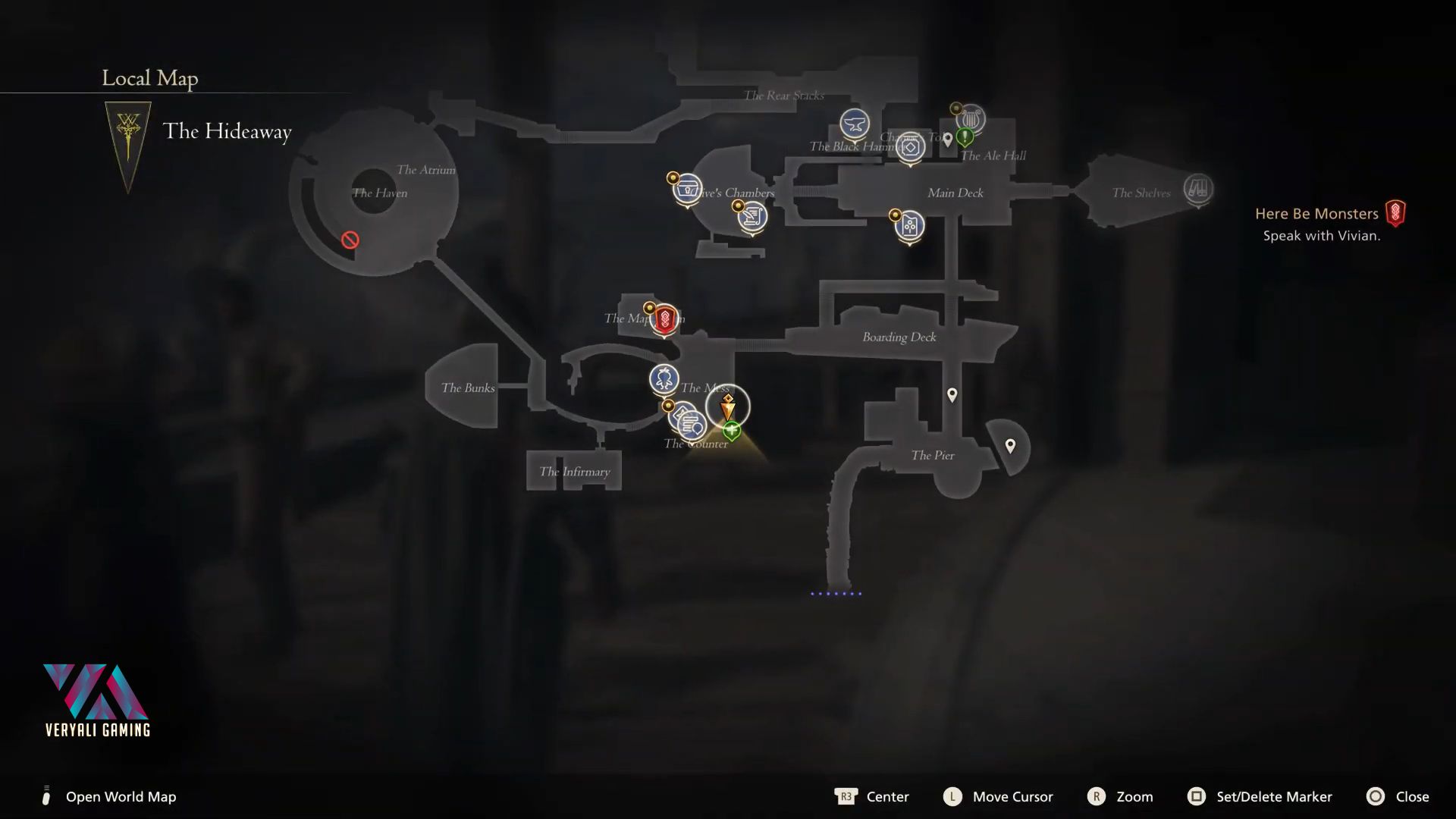Click the moogle icon near The Mess

[664, 378]
